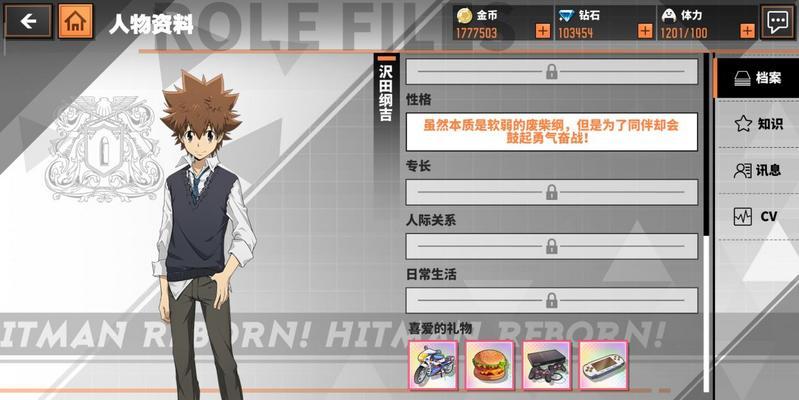
Task: Select the locked 日常生活 bar
Action: click(x=551, y=300)
